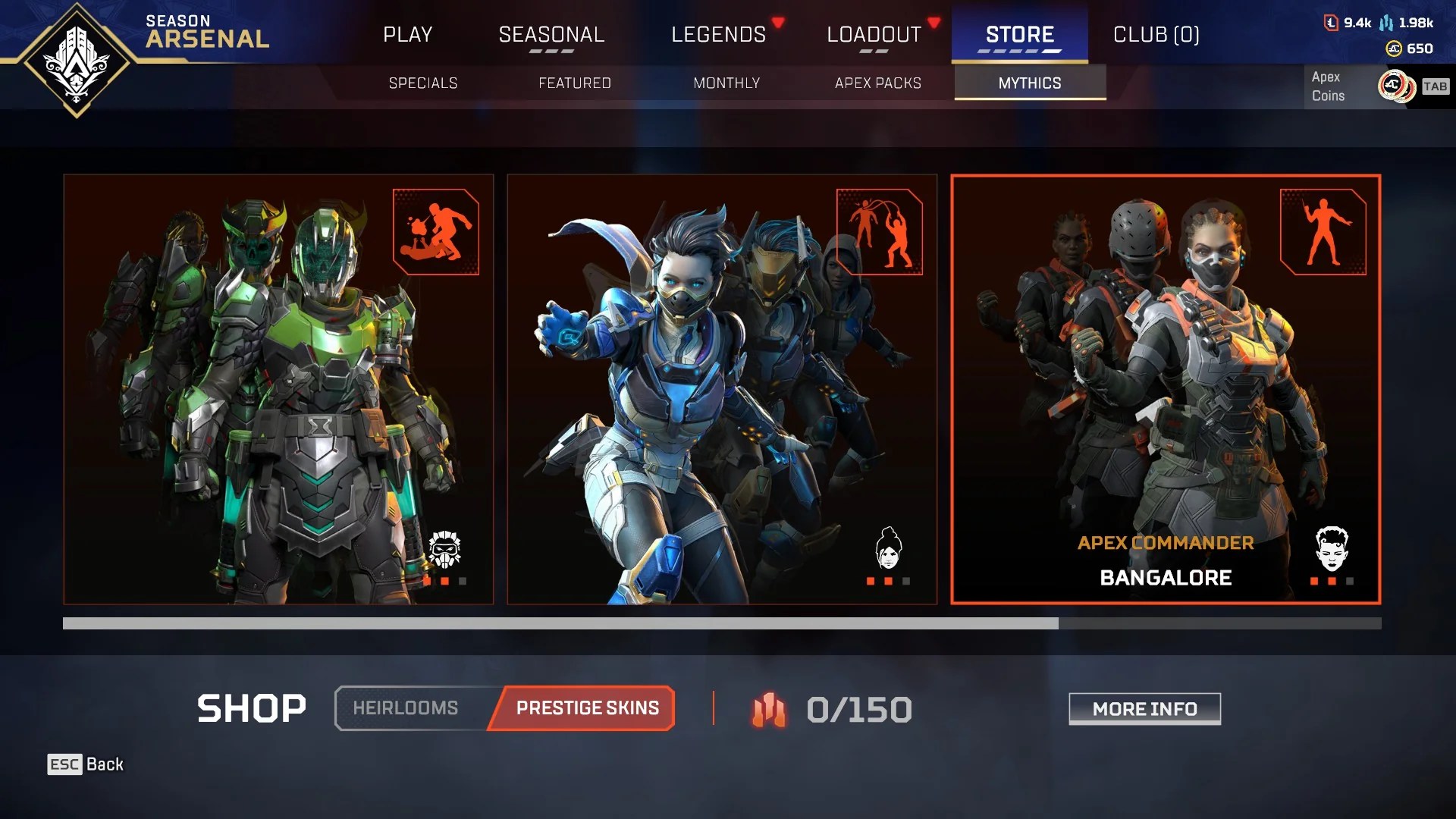Click the Bangalore legend head icon

(x=1332, y=548)
